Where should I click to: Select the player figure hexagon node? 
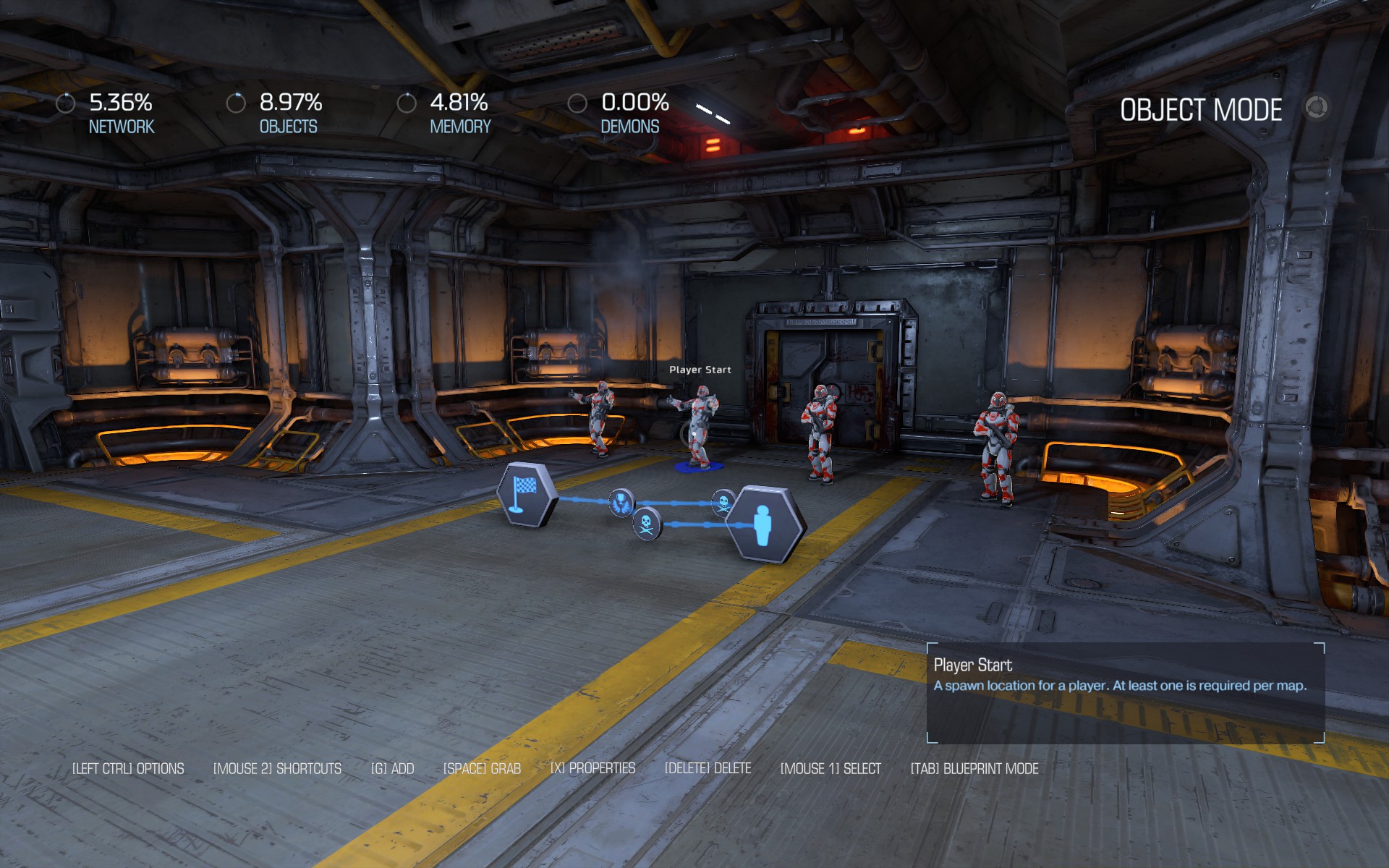(765, 525)
